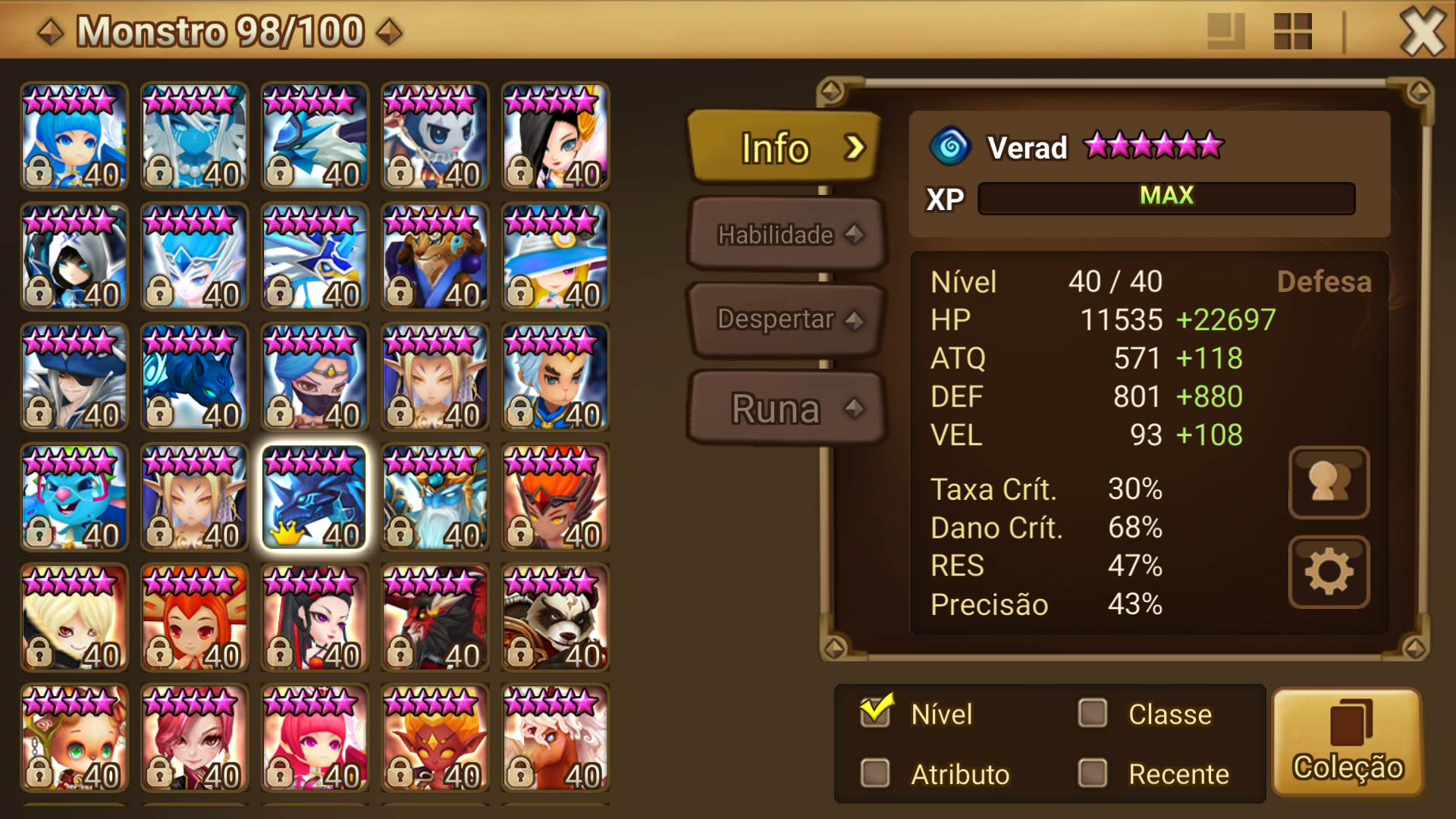Click the list view icon next to the grid icon
This screenshot has height=819, width=1456.
coord(1226,32)
